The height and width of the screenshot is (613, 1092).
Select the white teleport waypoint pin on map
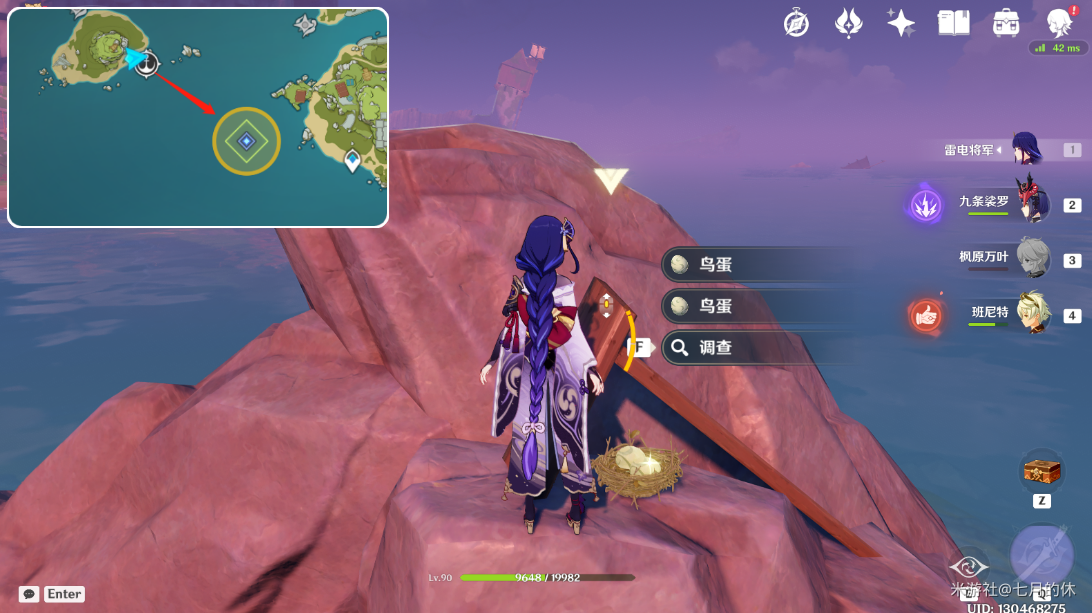[353, 160]
